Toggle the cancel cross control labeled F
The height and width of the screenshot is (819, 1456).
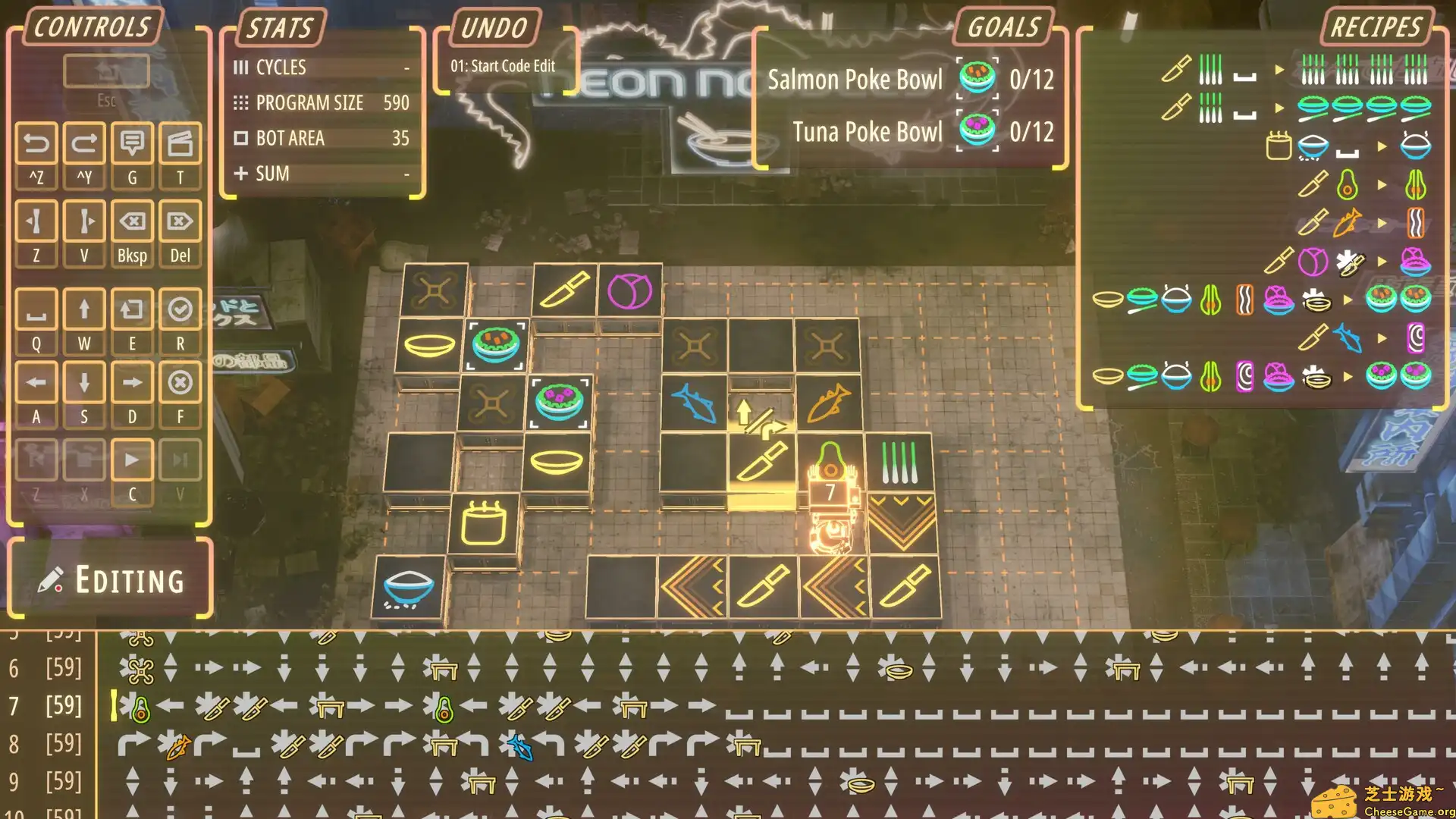tap(180, 383)
